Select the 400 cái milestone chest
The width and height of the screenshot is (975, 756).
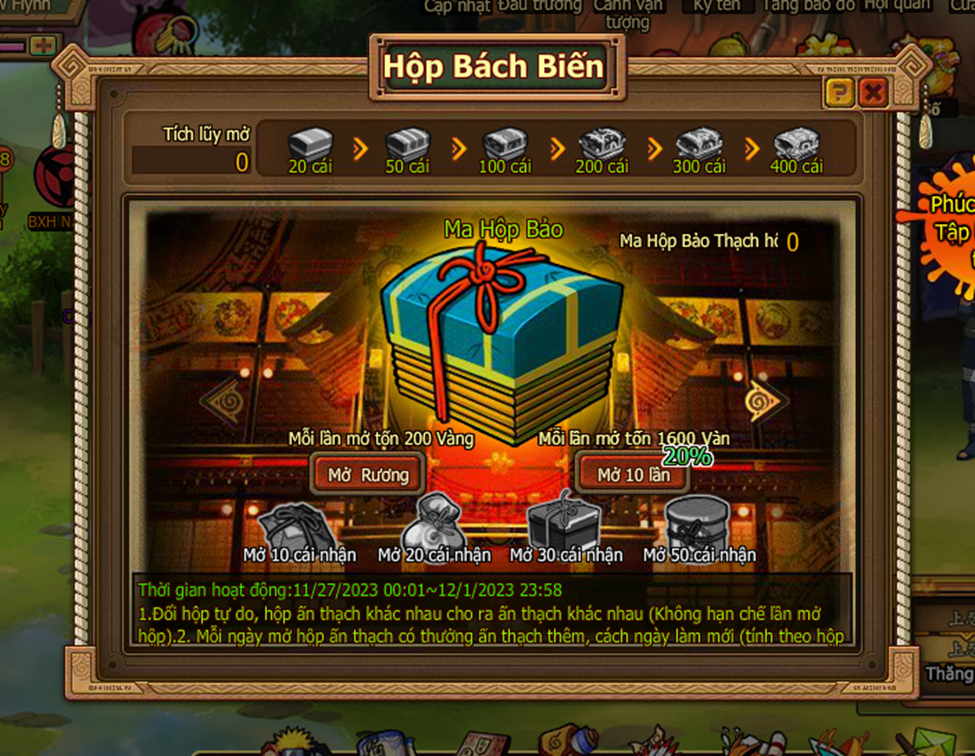[796, 145]
